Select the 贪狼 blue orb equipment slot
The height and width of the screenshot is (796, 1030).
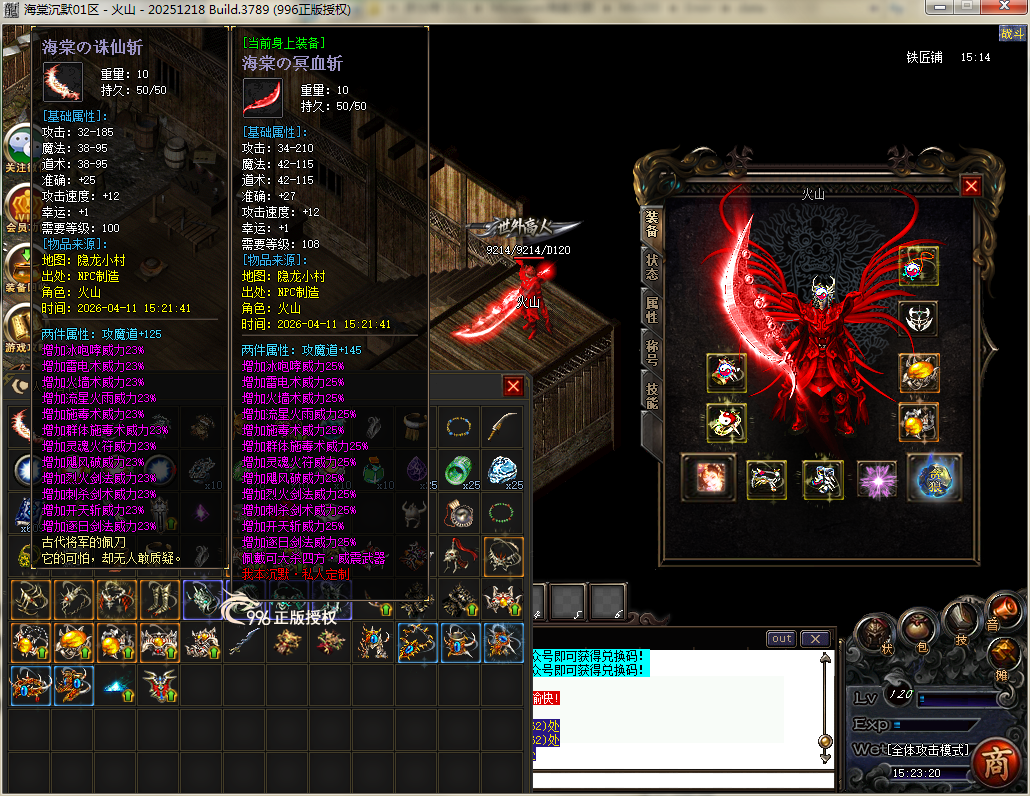934,478
